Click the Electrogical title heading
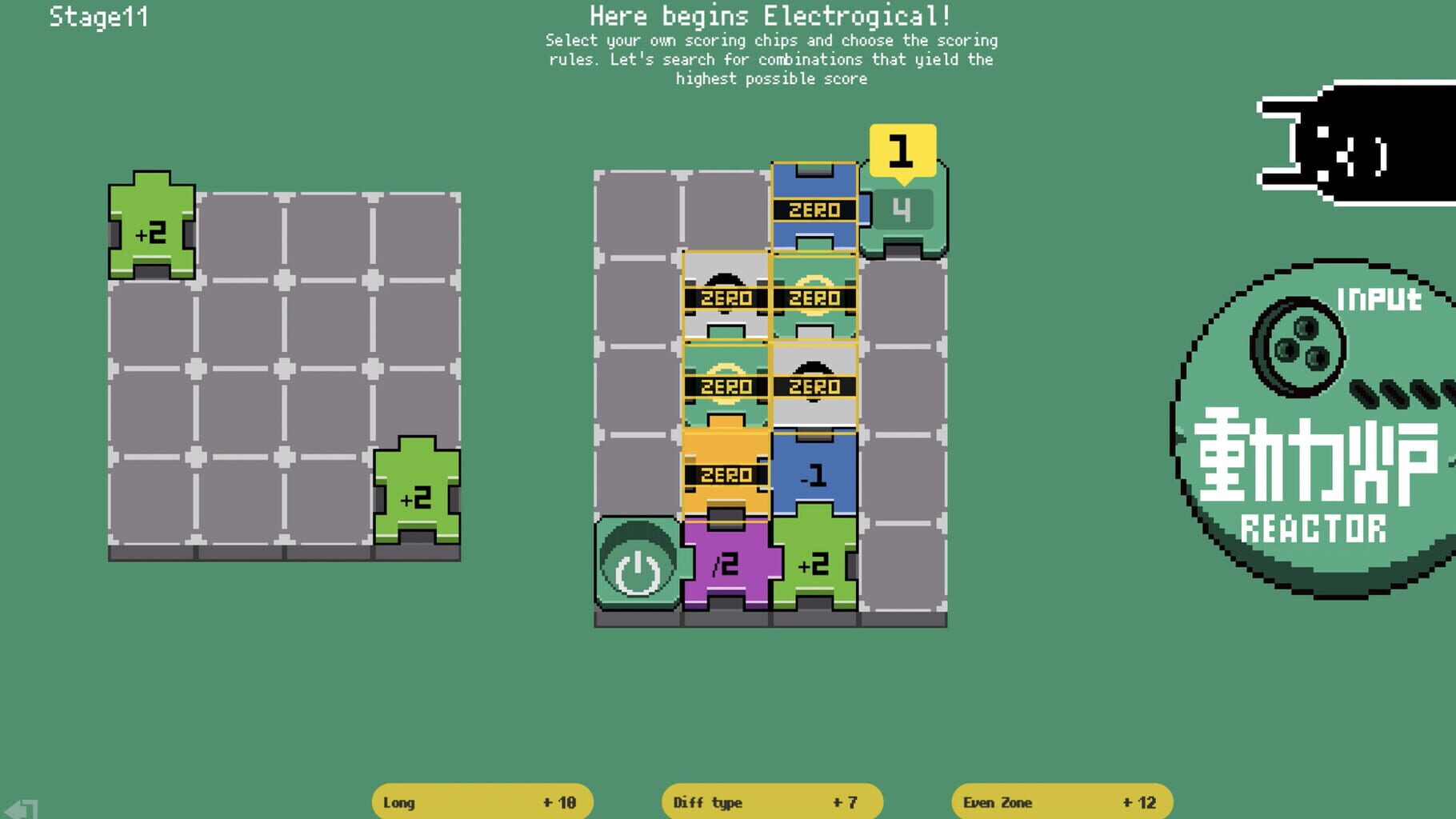Screen dimensions: 1456x819 770,14
